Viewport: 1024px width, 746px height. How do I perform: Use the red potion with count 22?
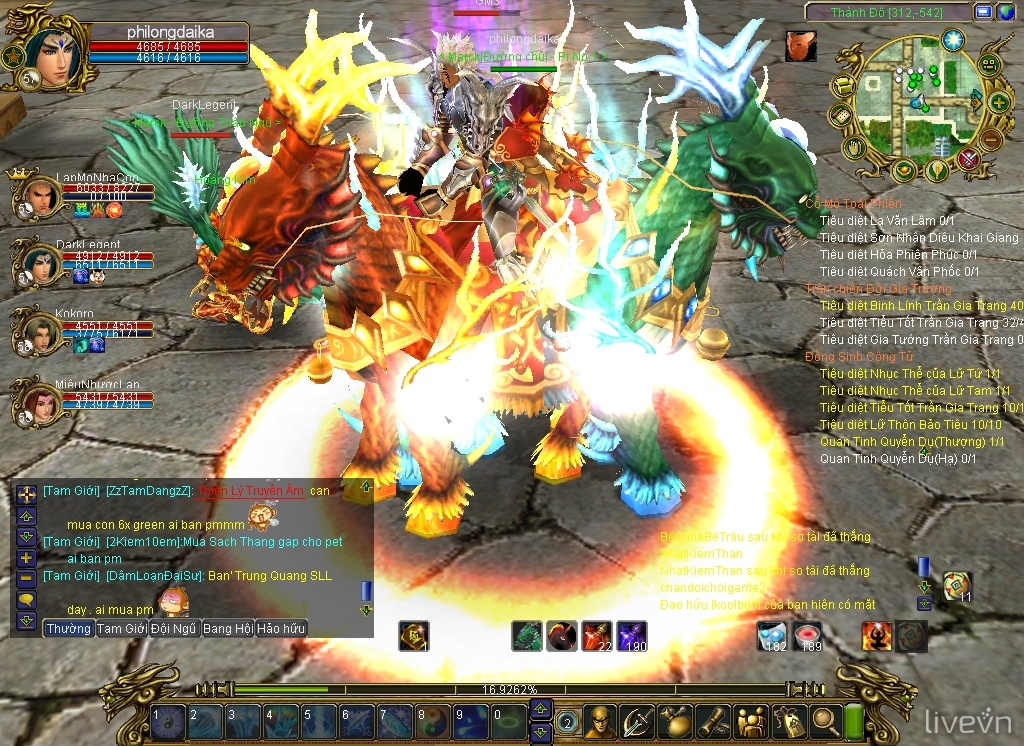(596, 635)
